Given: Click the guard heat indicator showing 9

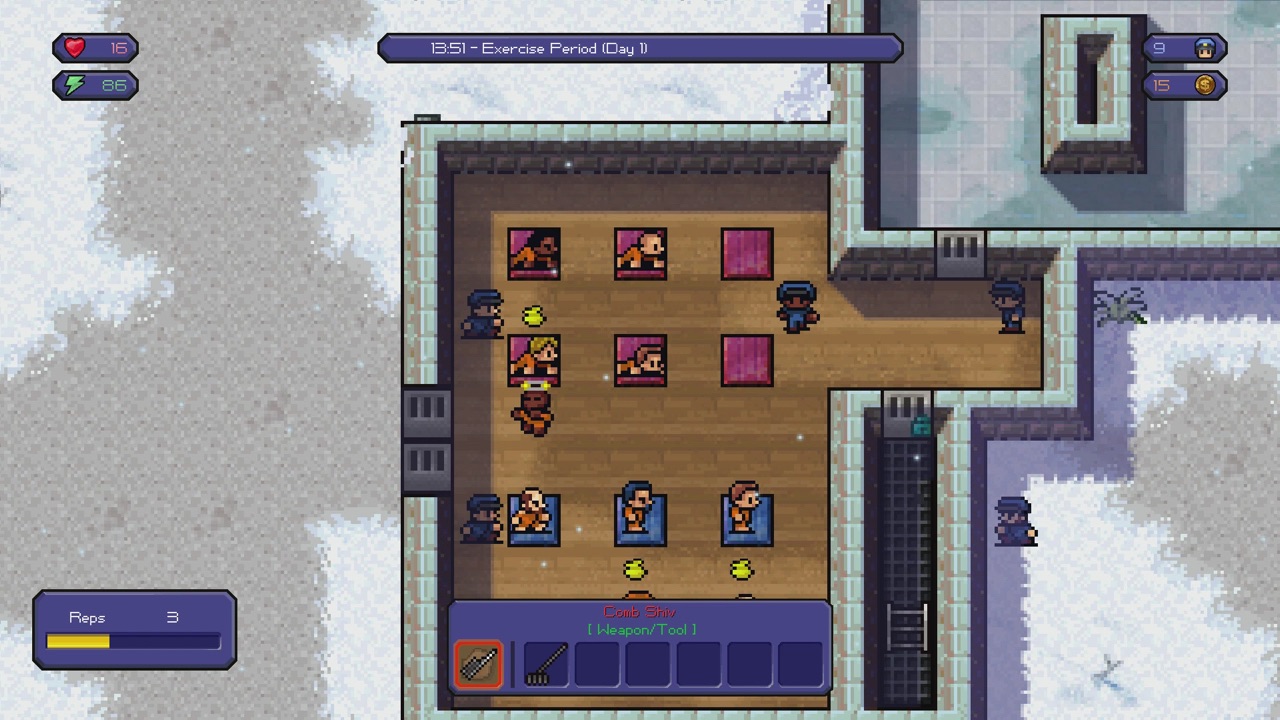Looking at the screenshot, I should pyautogui.click(x=1185, y=47).
